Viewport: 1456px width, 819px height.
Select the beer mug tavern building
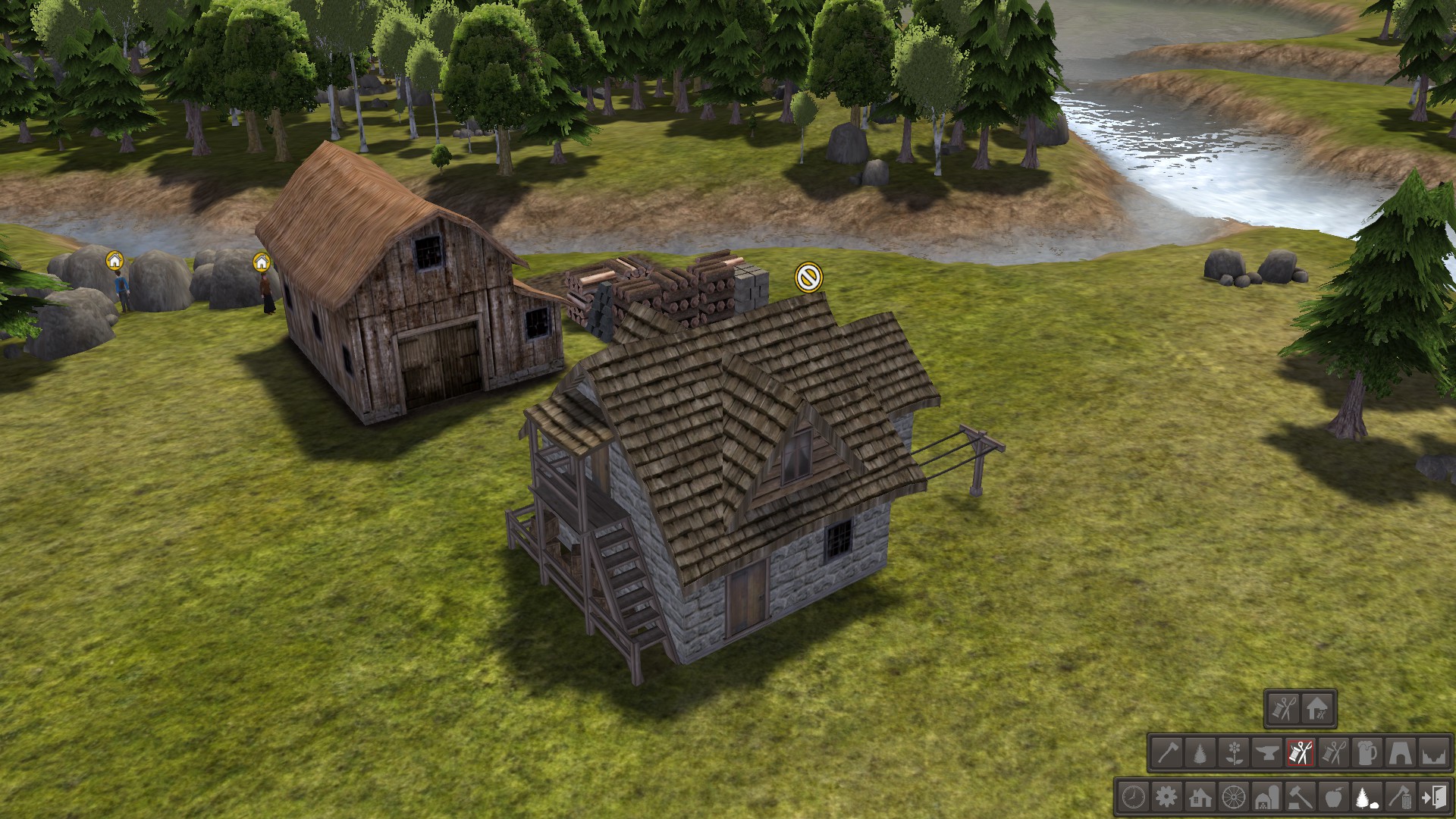tap(1367, 754)
